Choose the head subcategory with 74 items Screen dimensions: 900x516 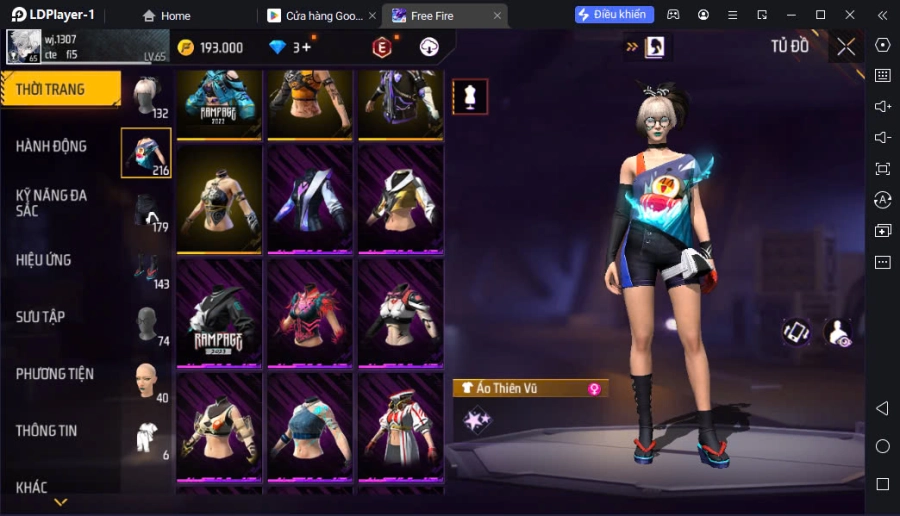147,325
